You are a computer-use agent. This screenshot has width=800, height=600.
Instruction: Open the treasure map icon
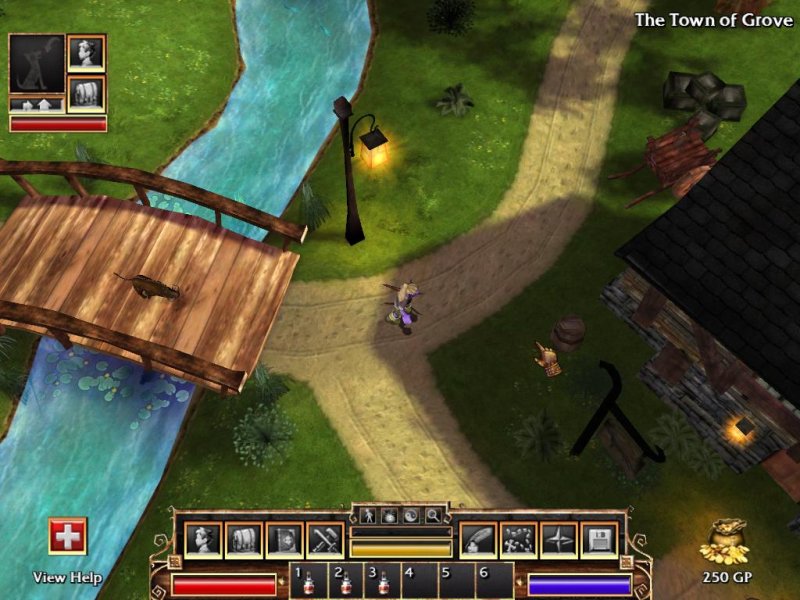click(x=518, y=540)
